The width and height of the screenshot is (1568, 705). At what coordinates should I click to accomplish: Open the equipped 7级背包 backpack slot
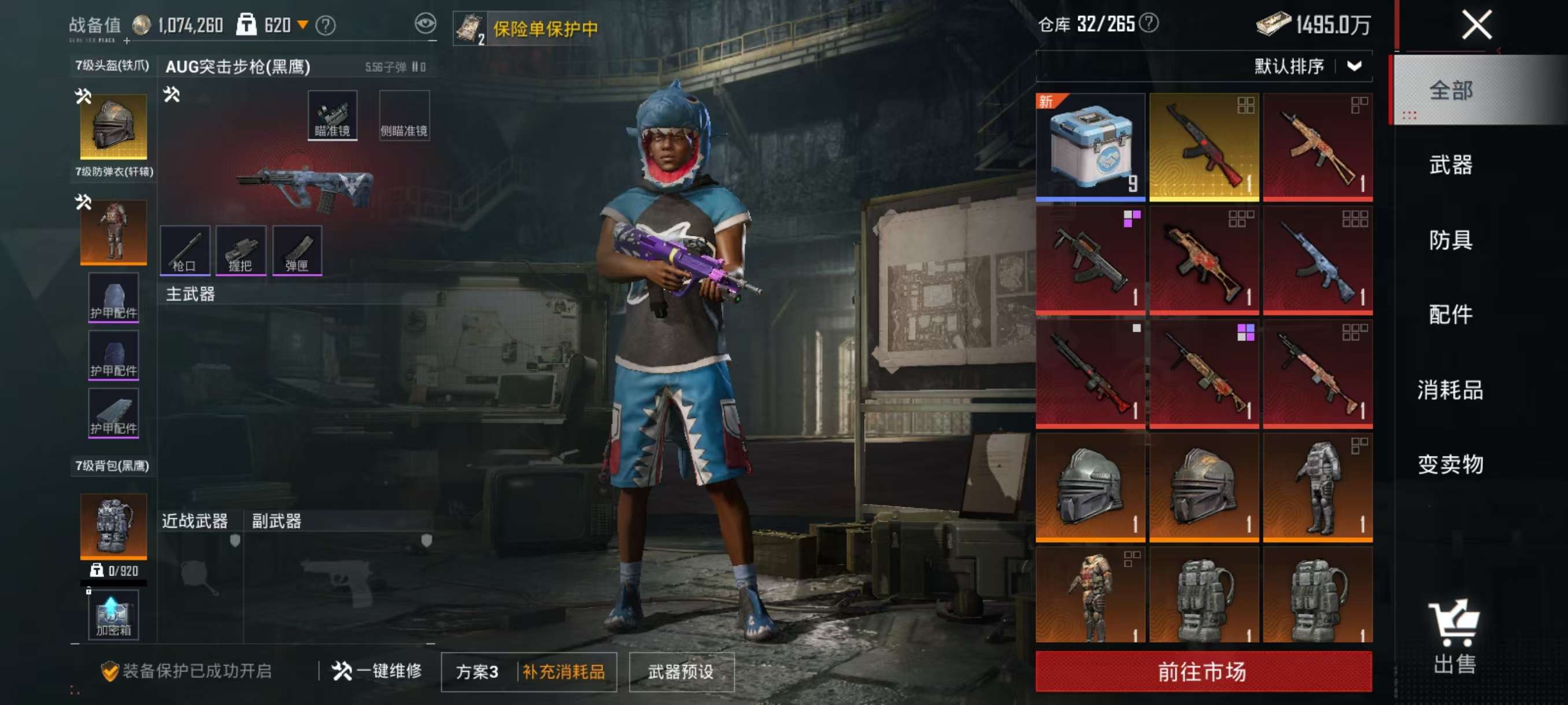coord(113,525)
